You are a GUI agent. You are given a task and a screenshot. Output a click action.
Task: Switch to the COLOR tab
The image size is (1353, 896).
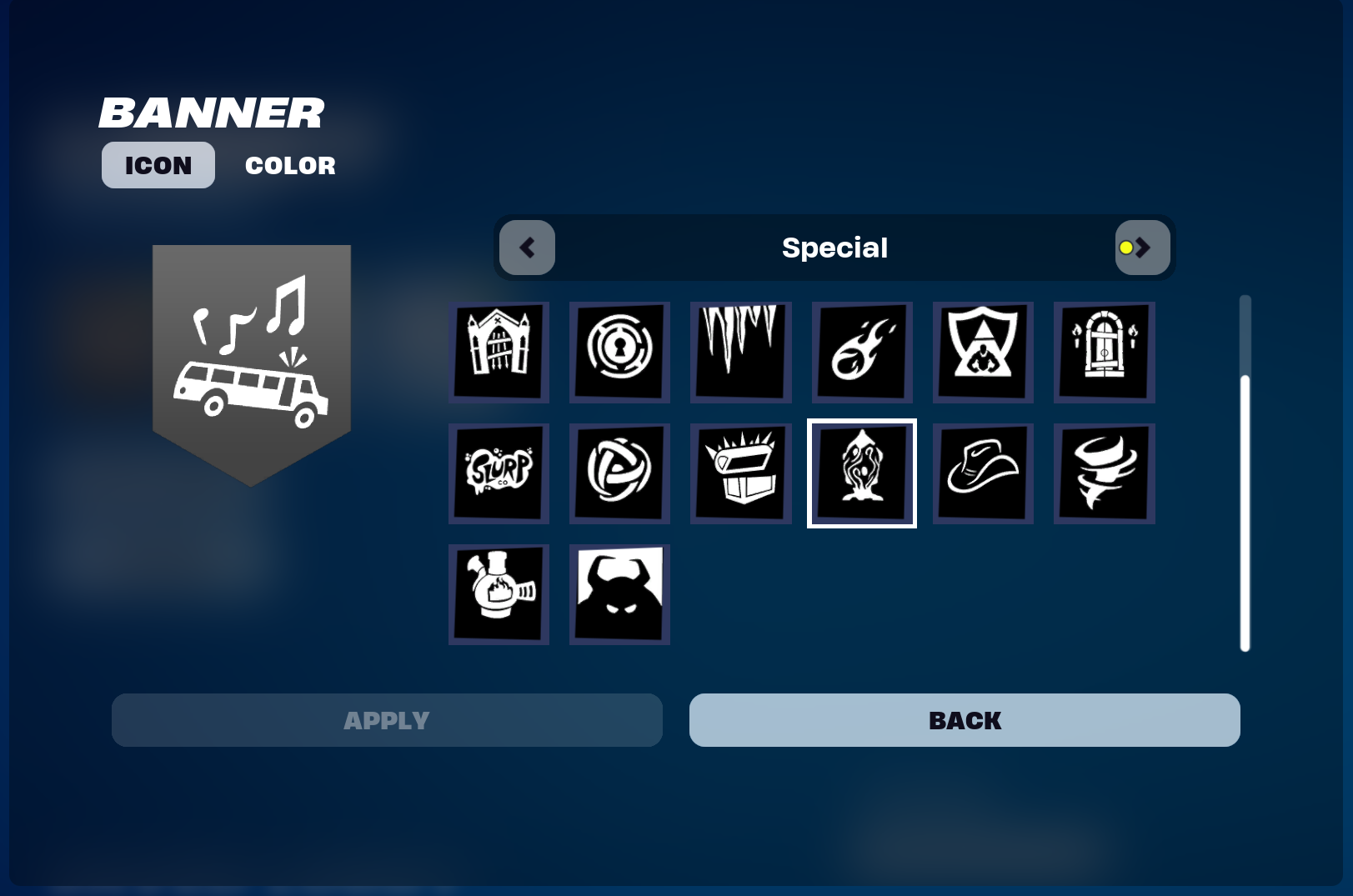tap(289, 164)
